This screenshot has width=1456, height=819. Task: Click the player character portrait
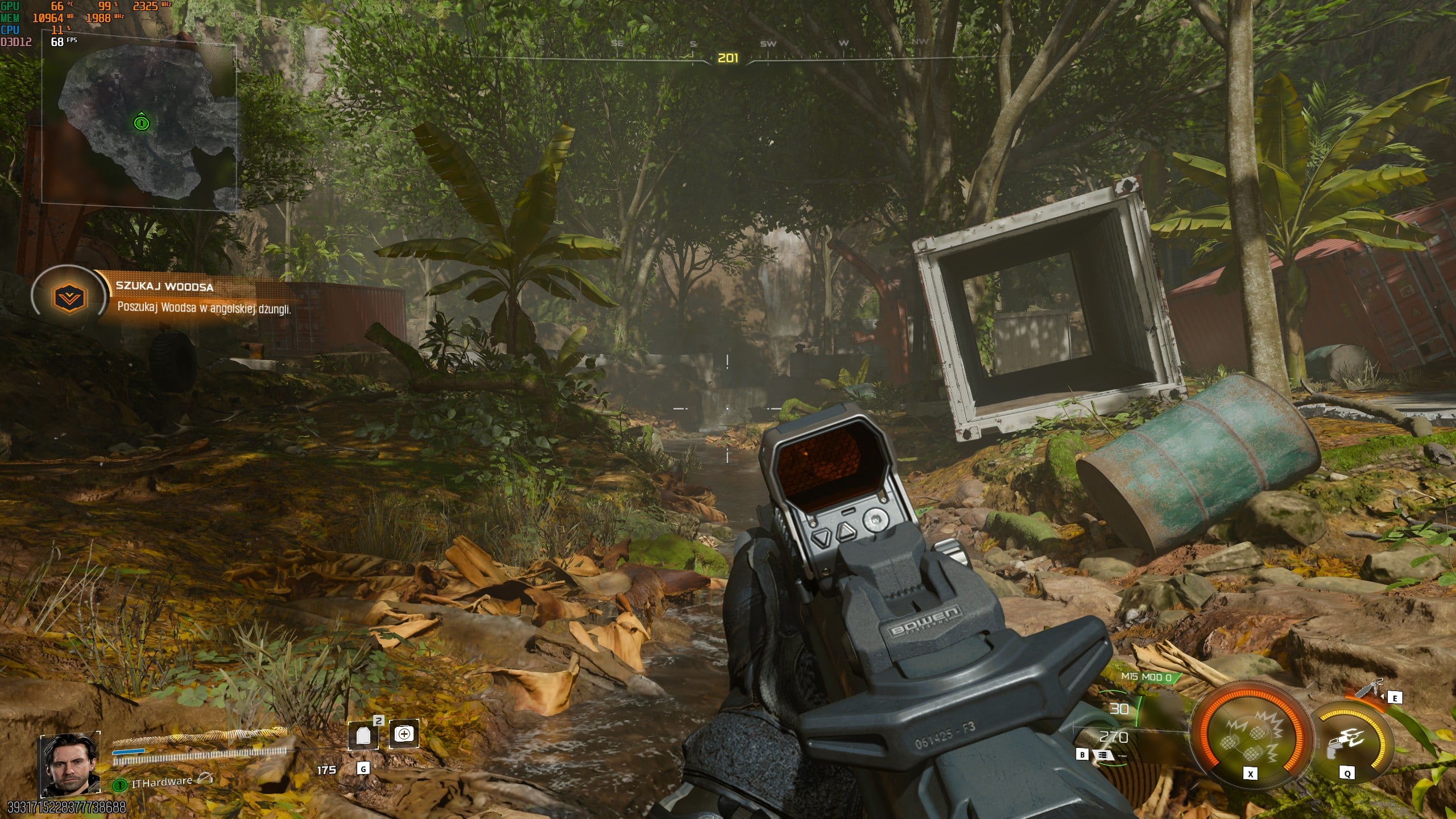point(69,764)
